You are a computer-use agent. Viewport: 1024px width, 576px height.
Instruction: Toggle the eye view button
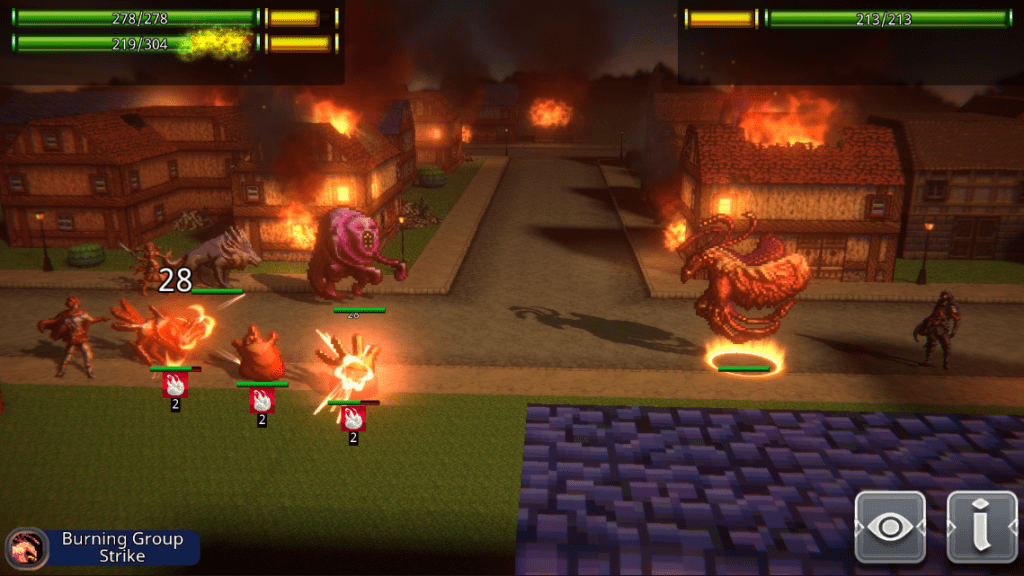[x=889, y=527]
